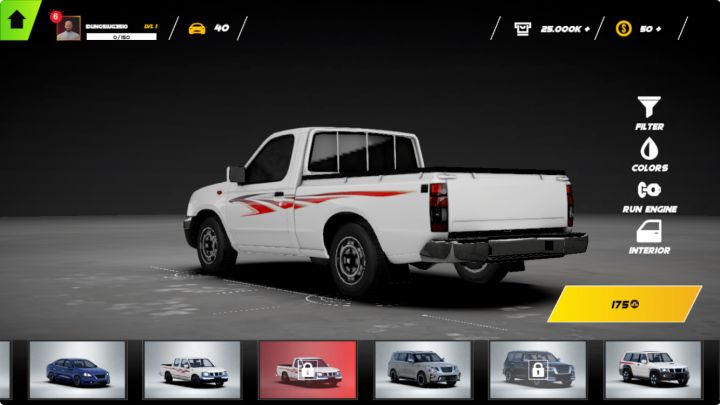Select the locked dark SUV thumbnail
This screenshot has height=405, width=720.
pyautogui.click(x=538, y=370)
